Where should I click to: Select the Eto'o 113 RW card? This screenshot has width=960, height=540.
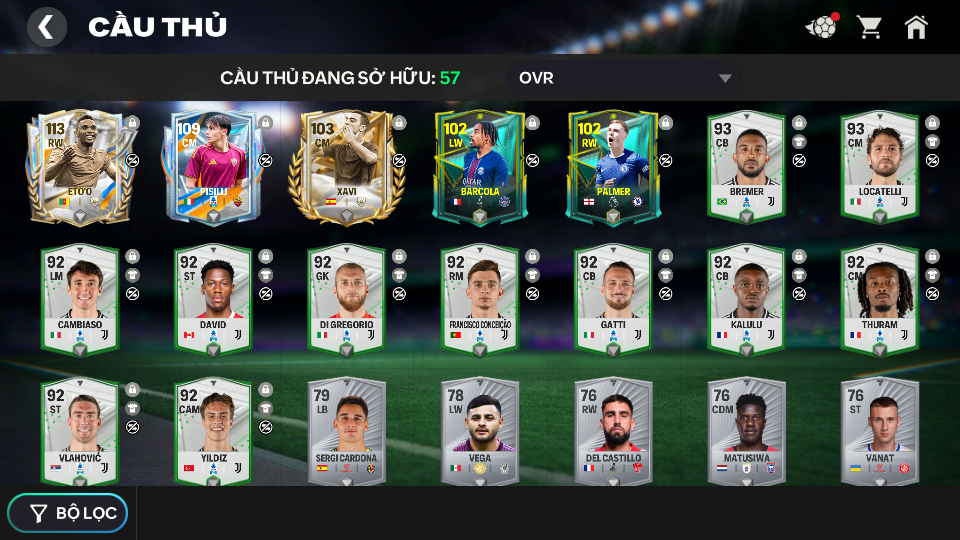pos(80,166)
